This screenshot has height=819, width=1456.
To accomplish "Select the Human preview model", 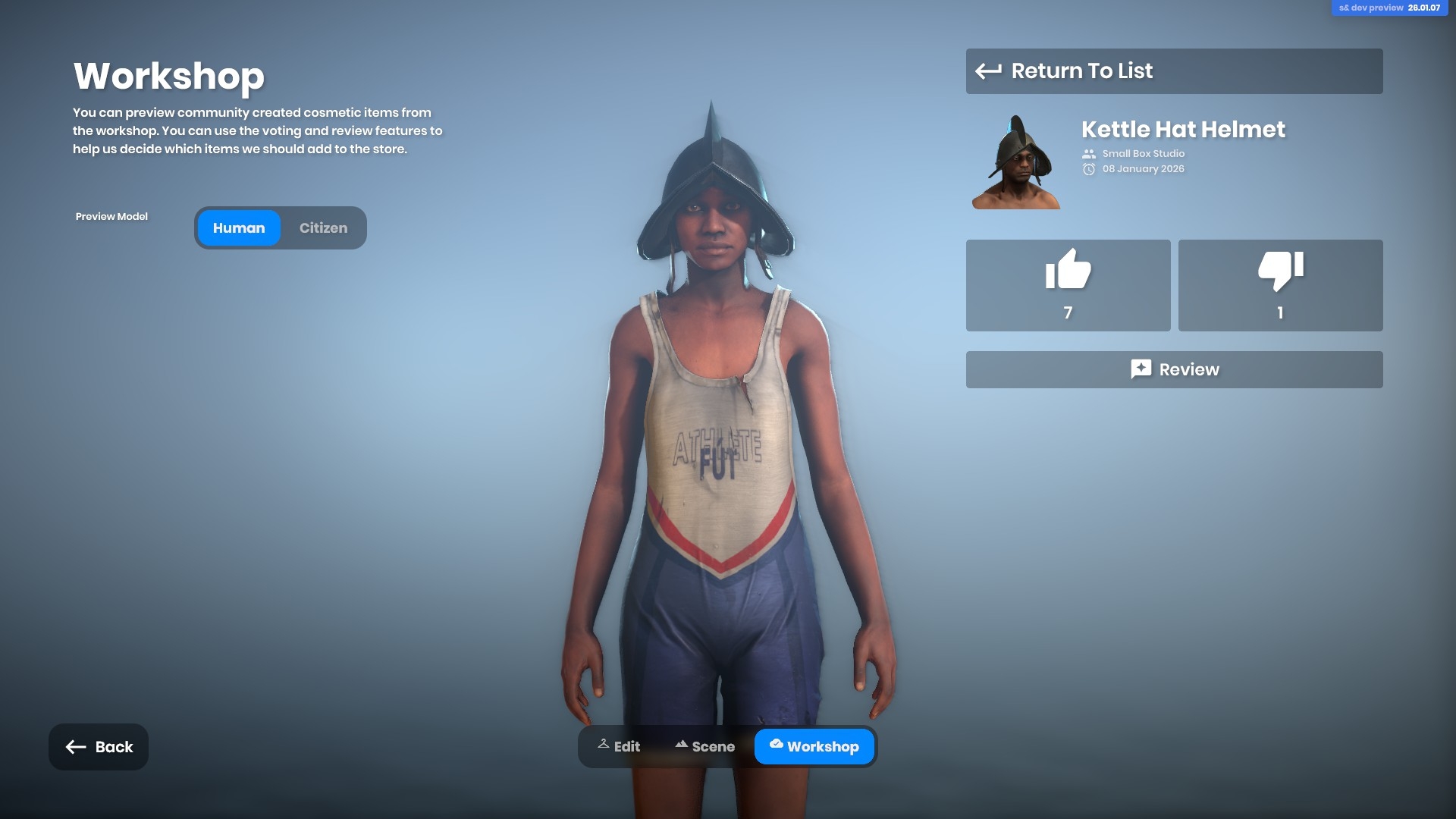I will coord(239,228).
